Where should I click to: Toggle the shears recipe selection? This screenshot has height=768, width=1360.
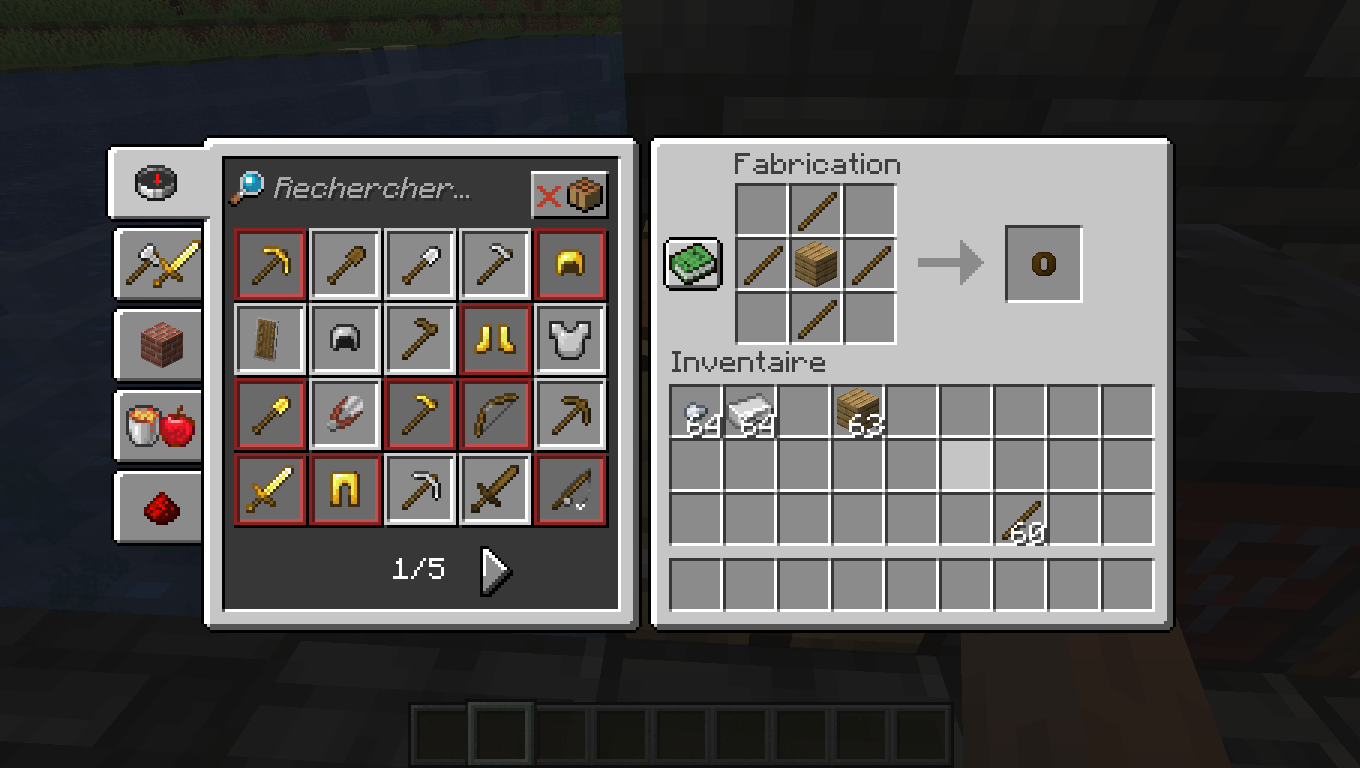pos(344,413)
